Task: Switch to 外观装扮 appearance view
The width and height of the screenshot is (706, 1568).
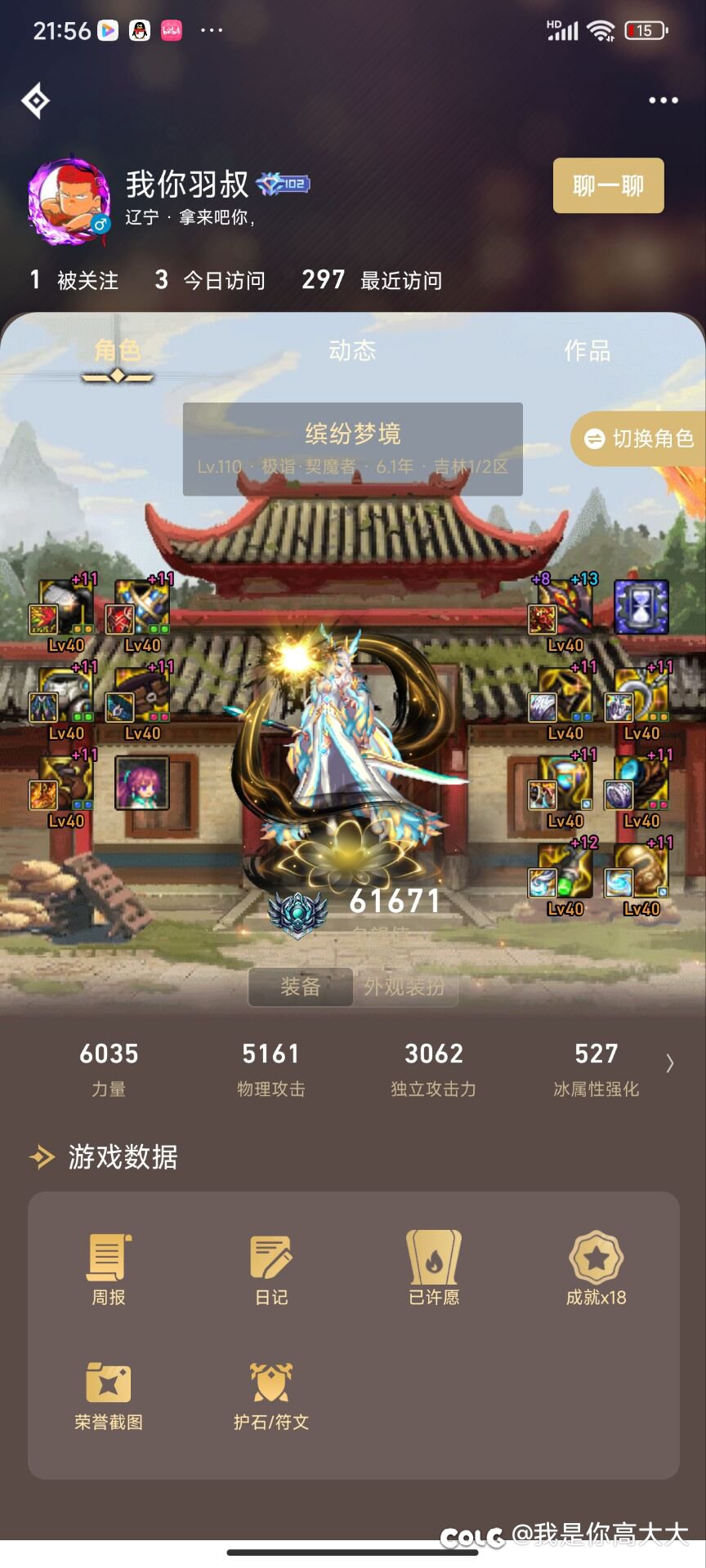Action: tap(404, 987)
